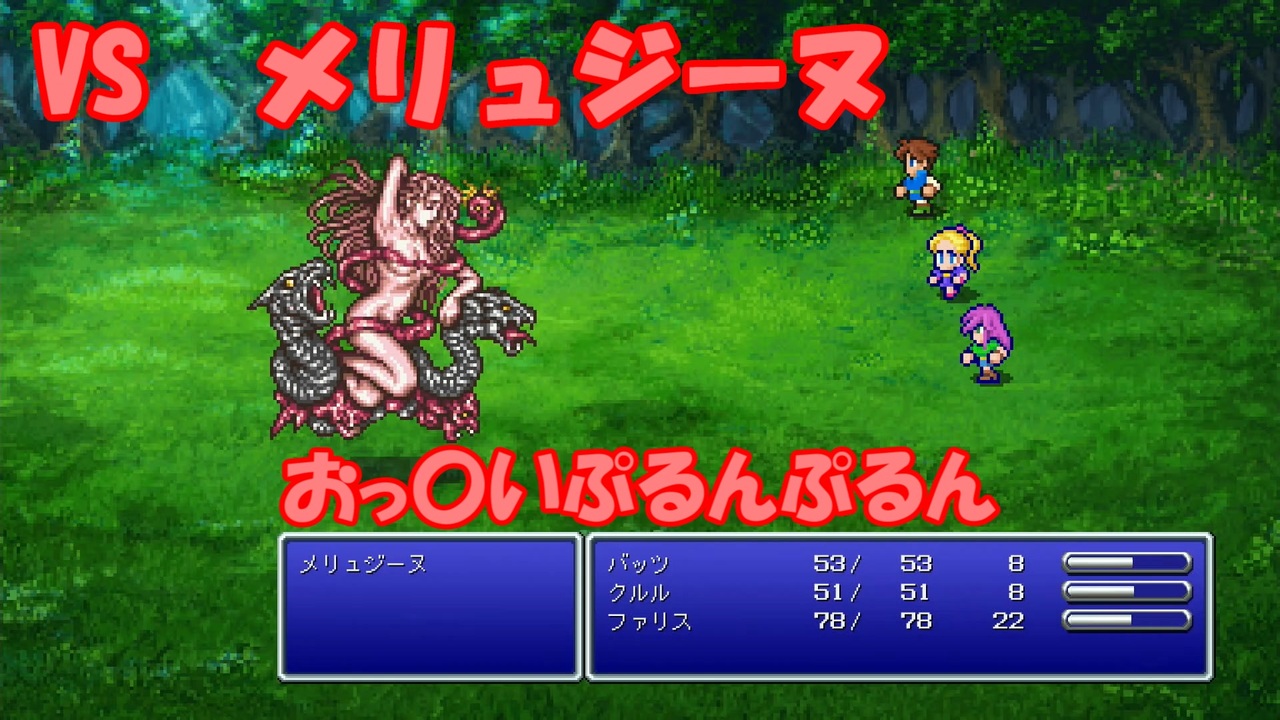This screenshot has width=1280, height=720.
Task: Select Bartz's blue outfit sprite
Action: click(917, 185)
